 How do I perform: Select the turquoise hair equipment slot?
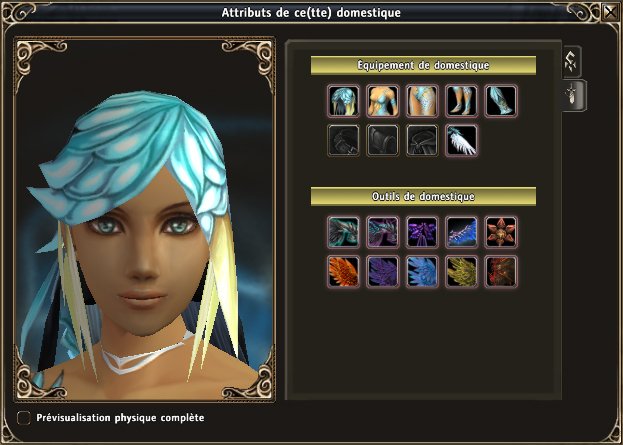pos(343,101)
